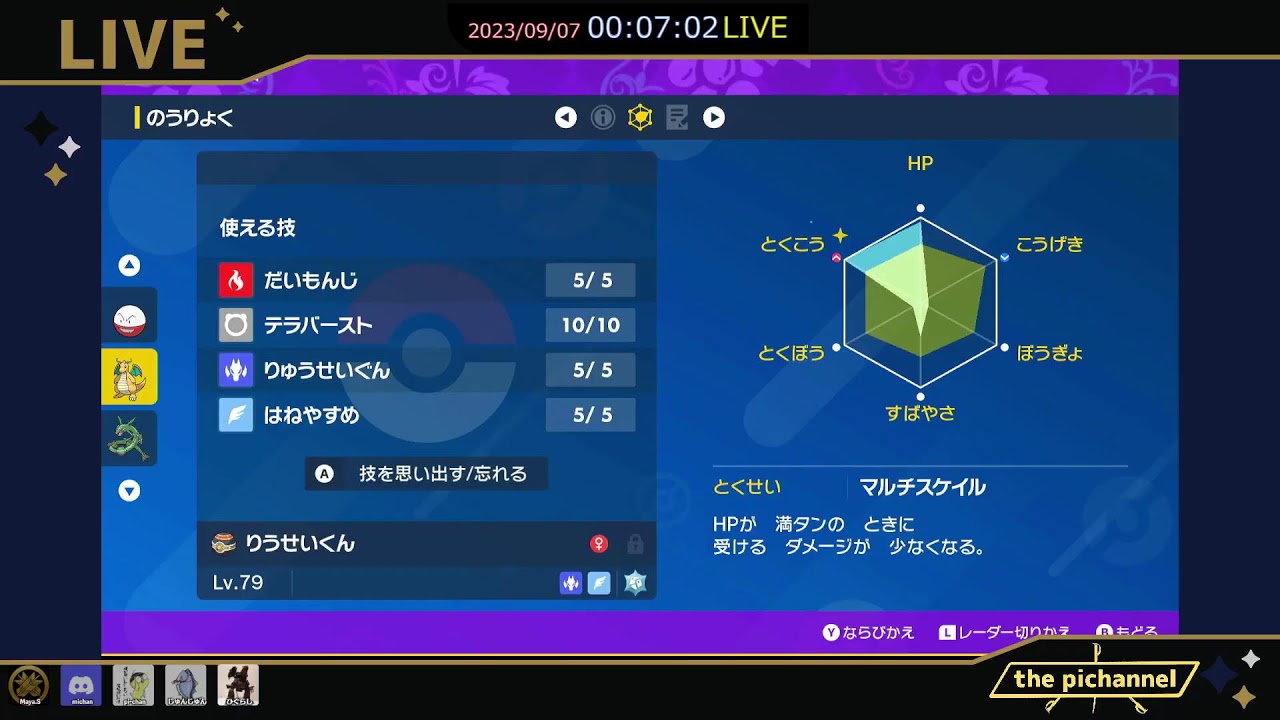1280x720 pixels.
Task: Open the Discord icon in bottom bar
Action: (81, 686)
